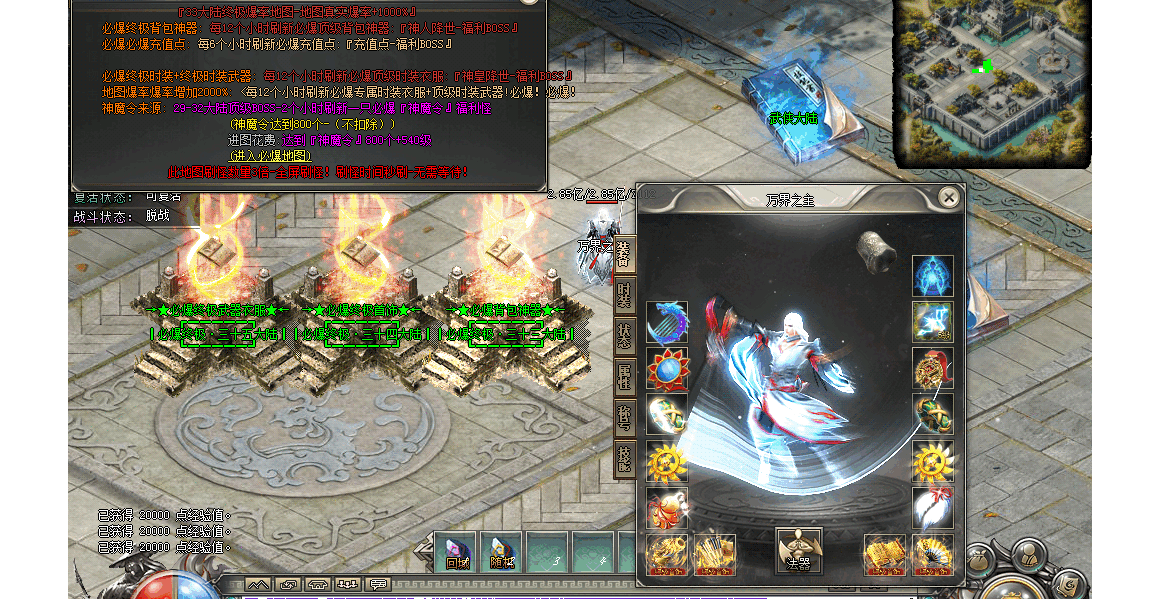Close the 万界之主 character panel

(948, 198)
